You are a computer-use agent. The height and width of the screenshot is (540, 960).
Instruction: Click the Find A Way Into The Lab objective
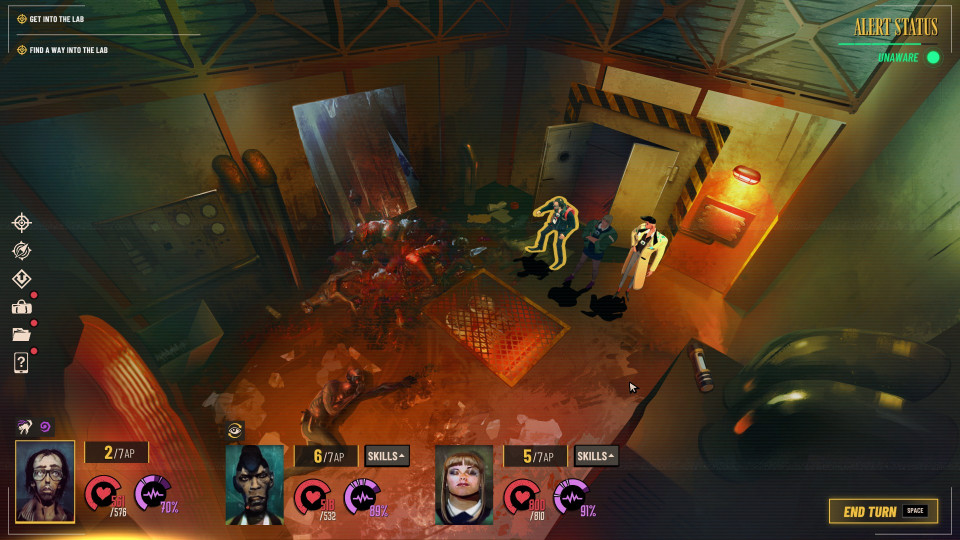tap(68, 49)
